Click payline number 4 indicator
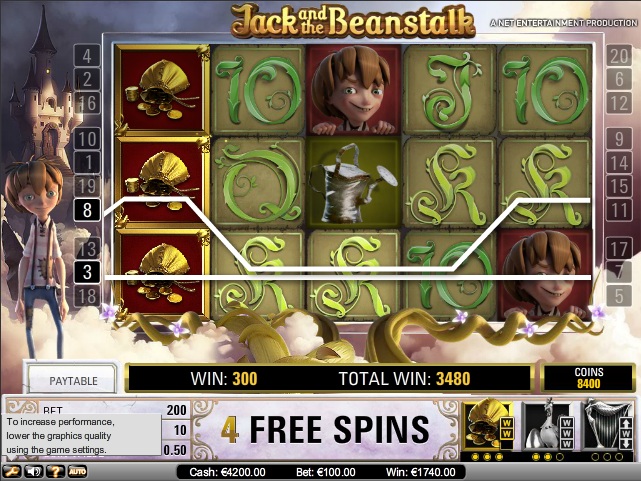 [88, 57]
